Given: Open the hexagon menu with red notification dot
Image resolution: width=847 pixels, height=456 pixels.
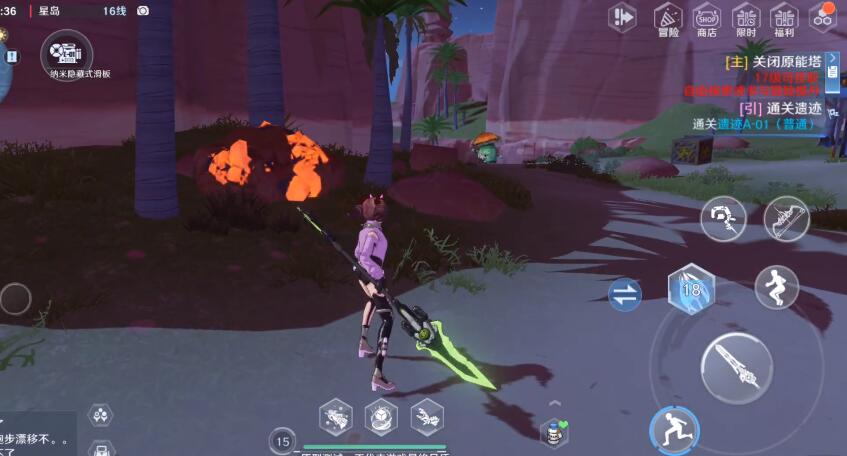Looking at the screenshot, I should click(823, 17).
